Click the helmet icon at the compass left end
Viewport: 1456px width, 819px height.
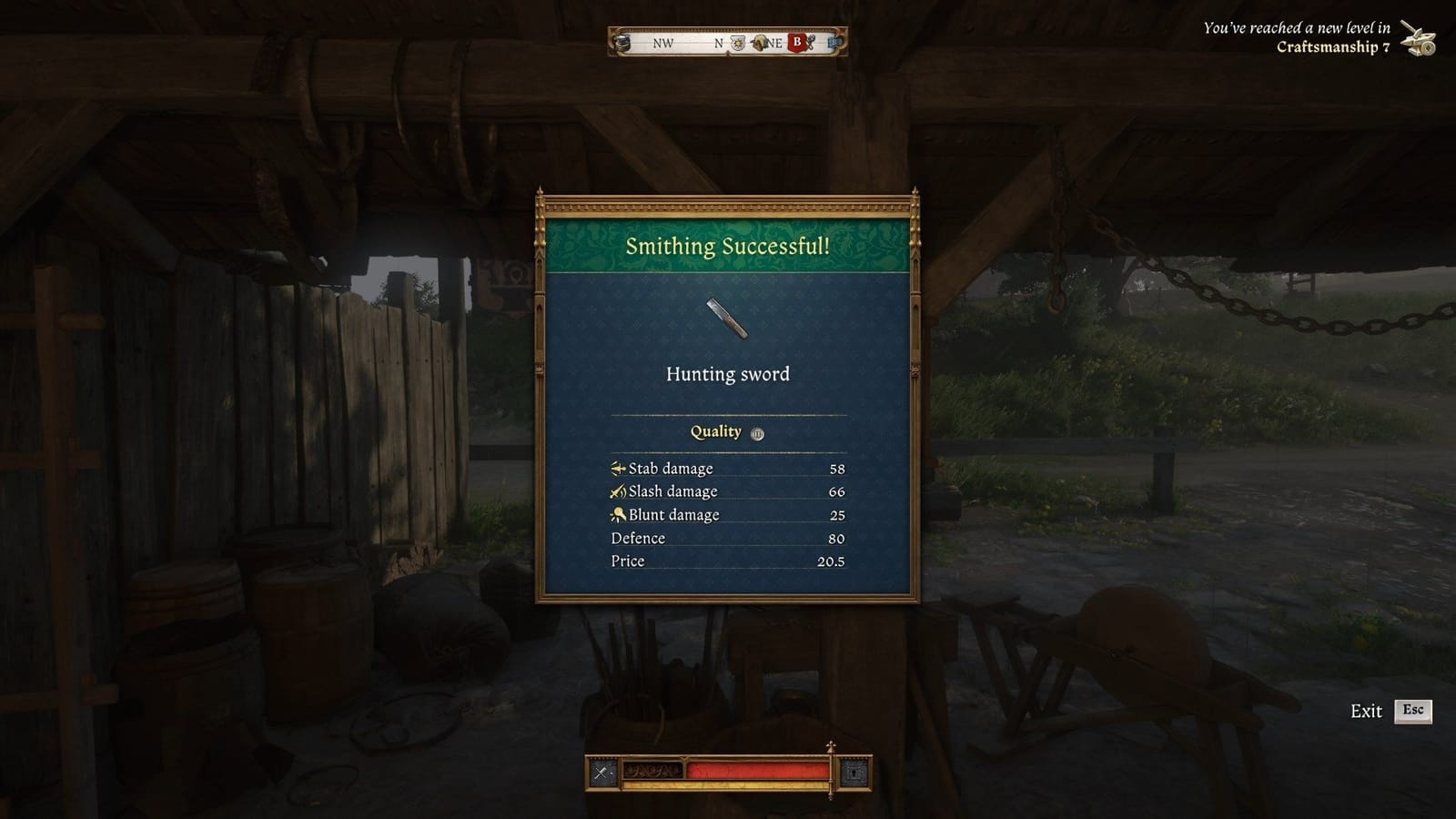(x=622, y=44)
